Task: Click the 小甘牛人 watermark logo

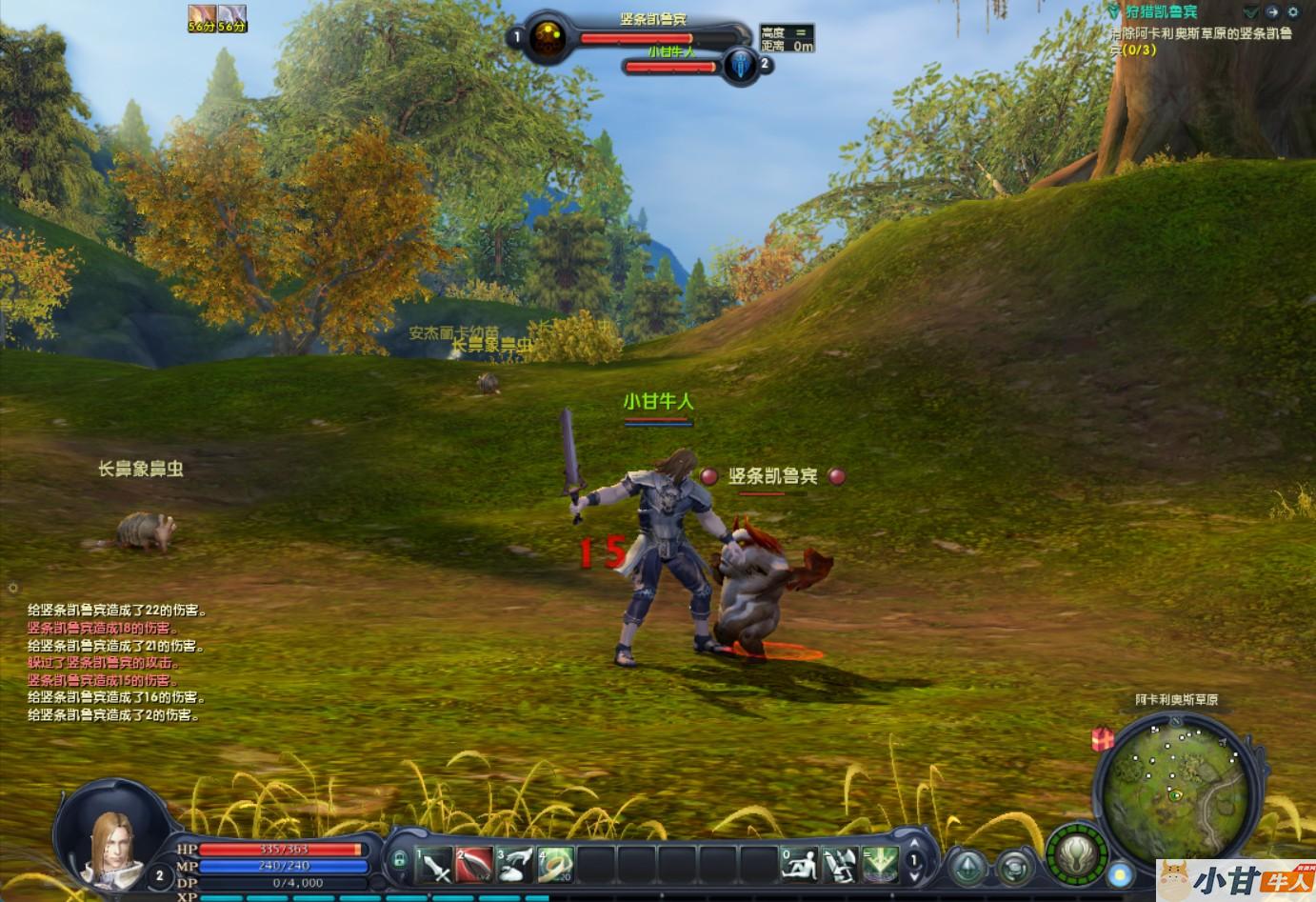Action: (x=1236, y=880)
